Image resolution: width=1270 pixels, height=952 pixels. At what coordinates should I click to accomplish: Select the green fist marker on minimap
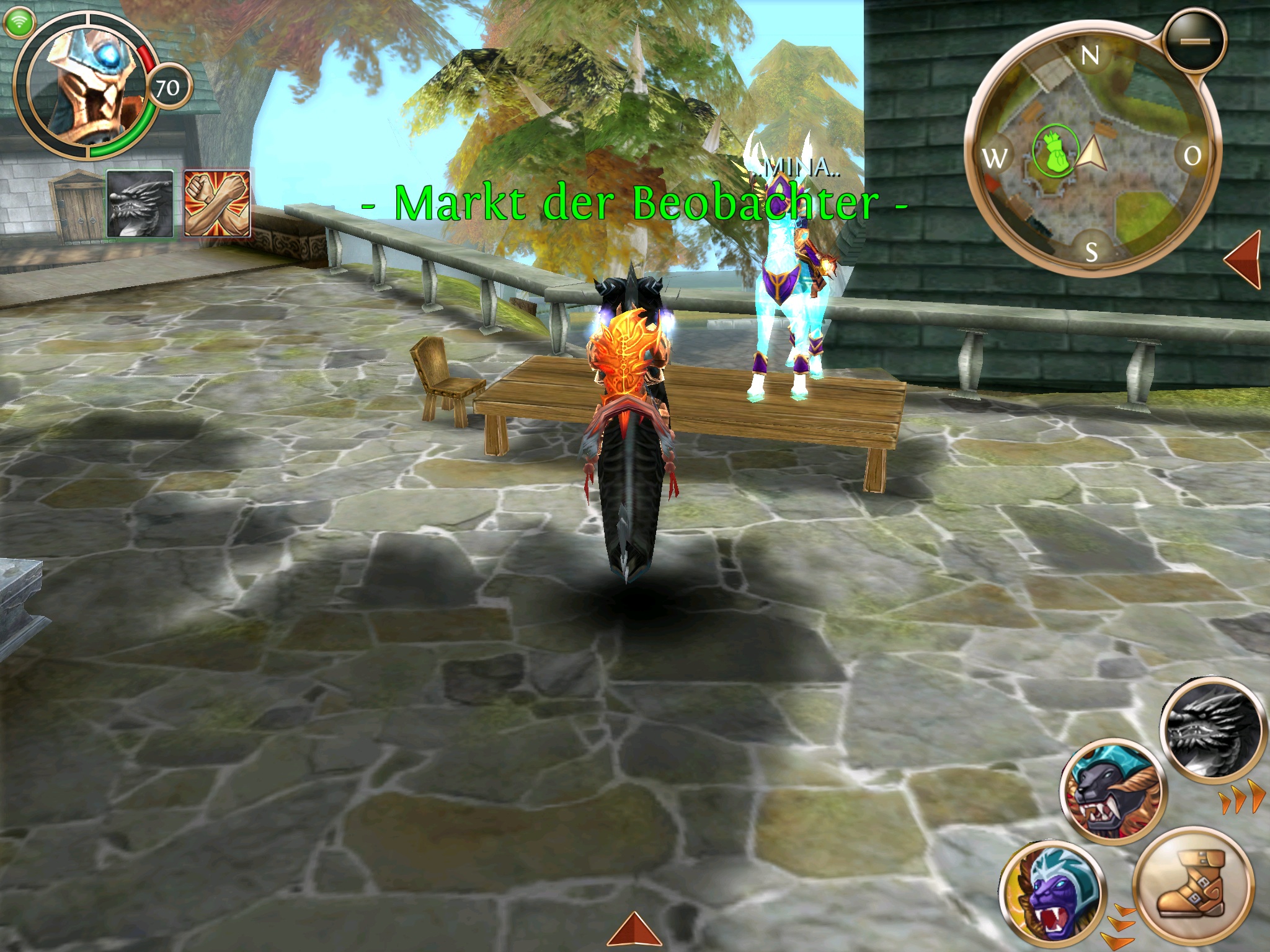tap(1055, 151)
